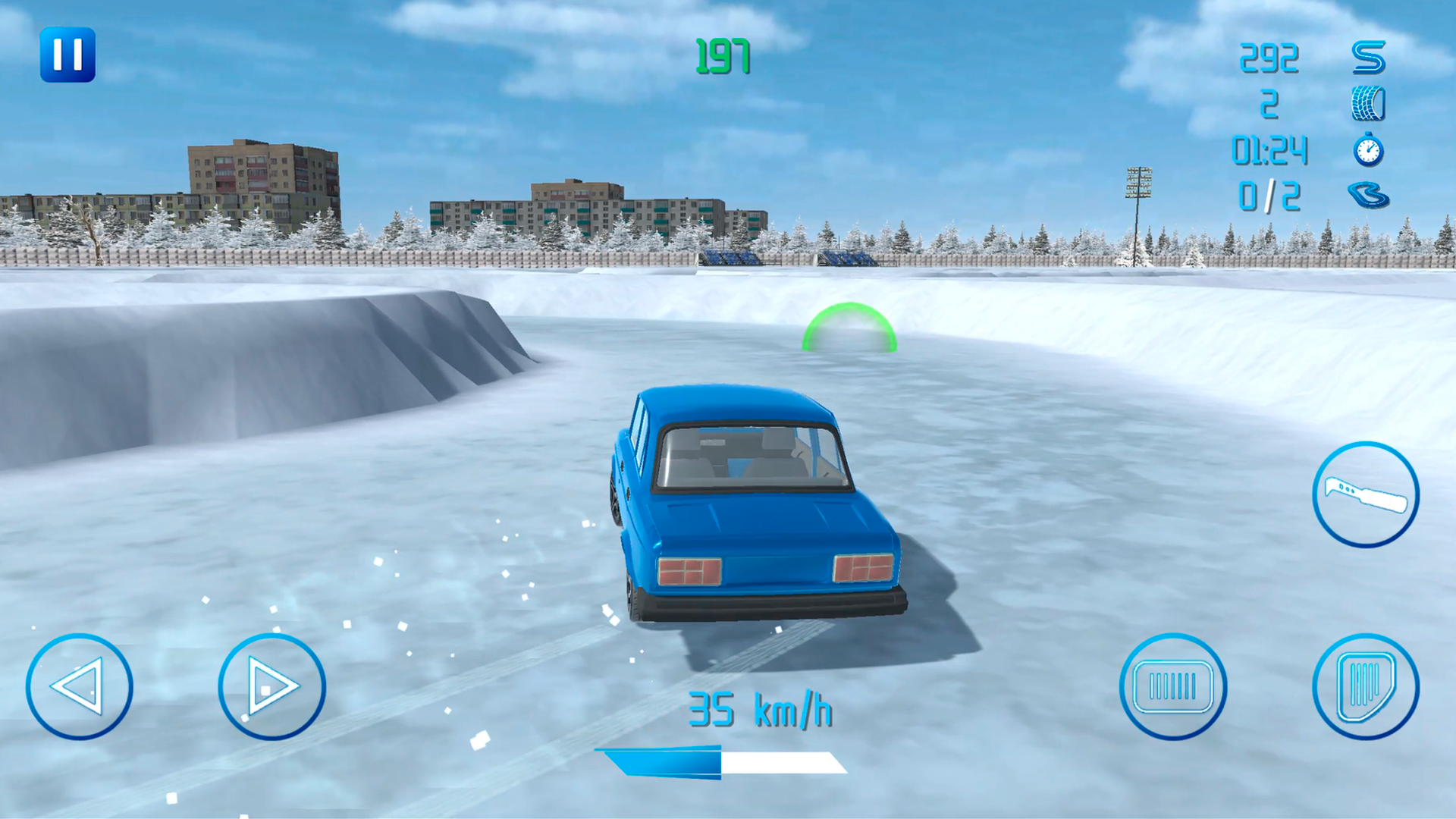The width and height of the screenshot is (1456, 819).
Task: Tap the pause button
Action: pos(69,54)
